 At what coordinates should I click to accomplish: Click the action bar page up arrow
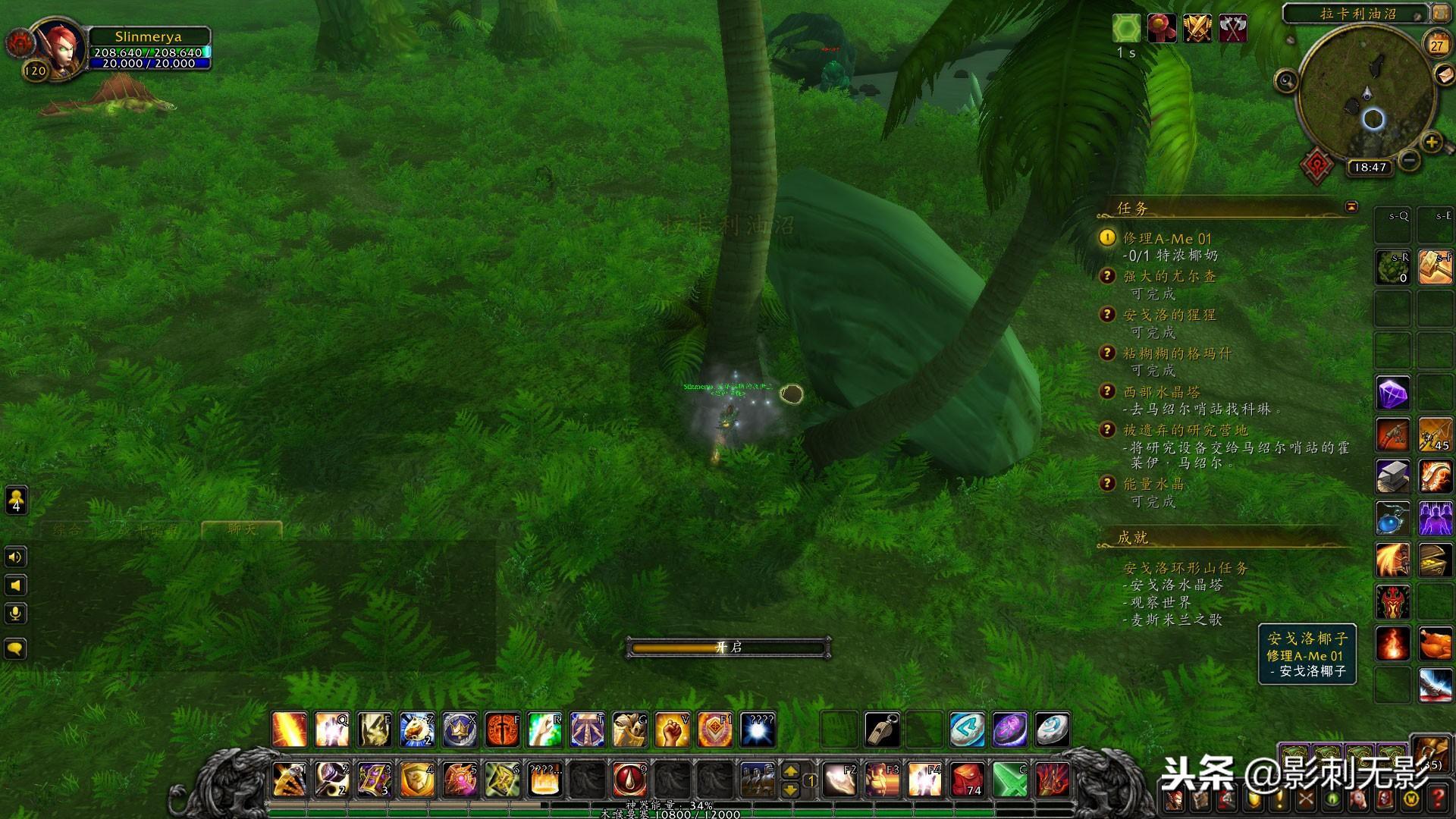tap(790, 770)
